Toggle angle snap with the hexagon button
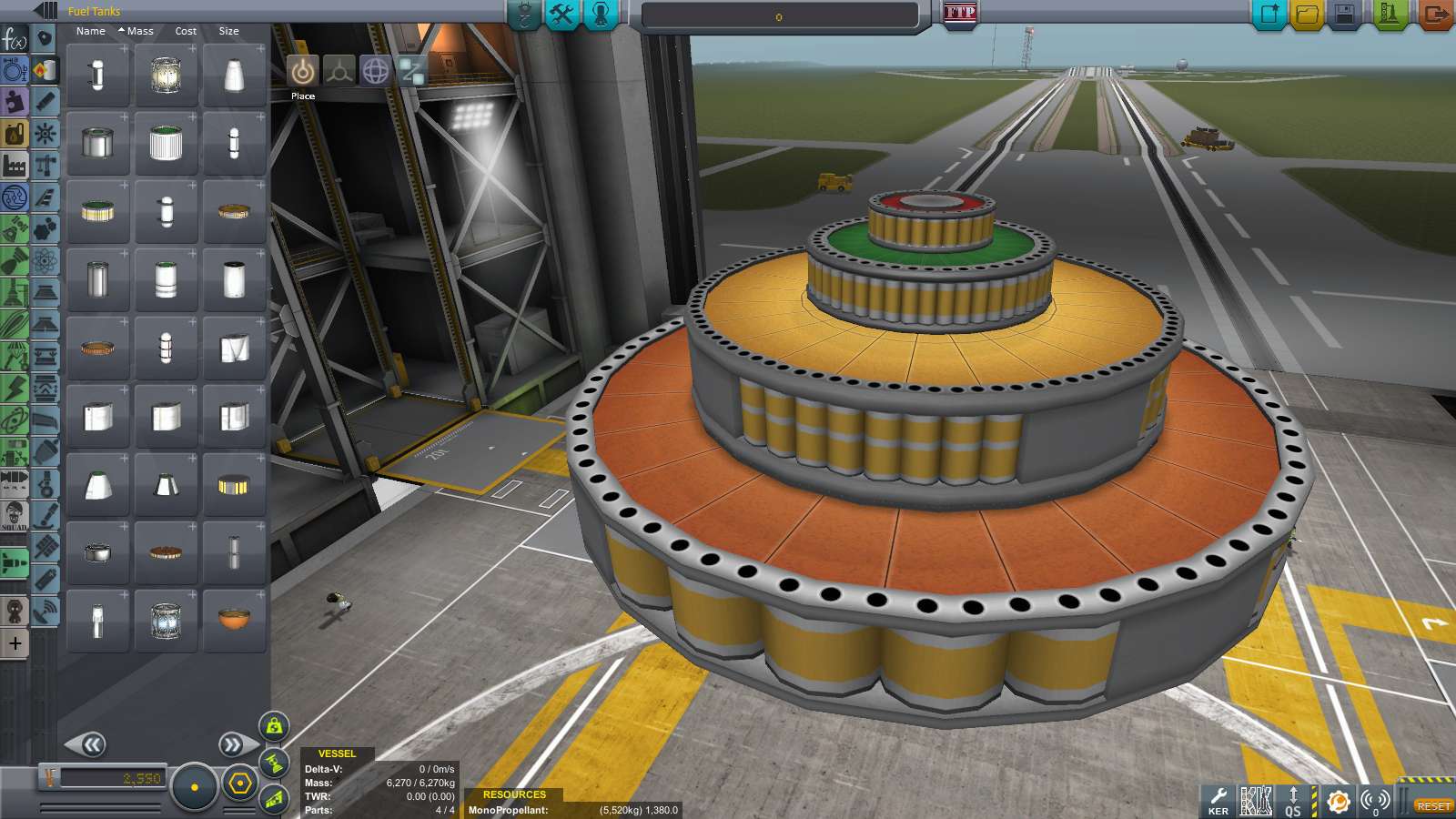Screen dimensions: 1456x819 pos(239,786)
